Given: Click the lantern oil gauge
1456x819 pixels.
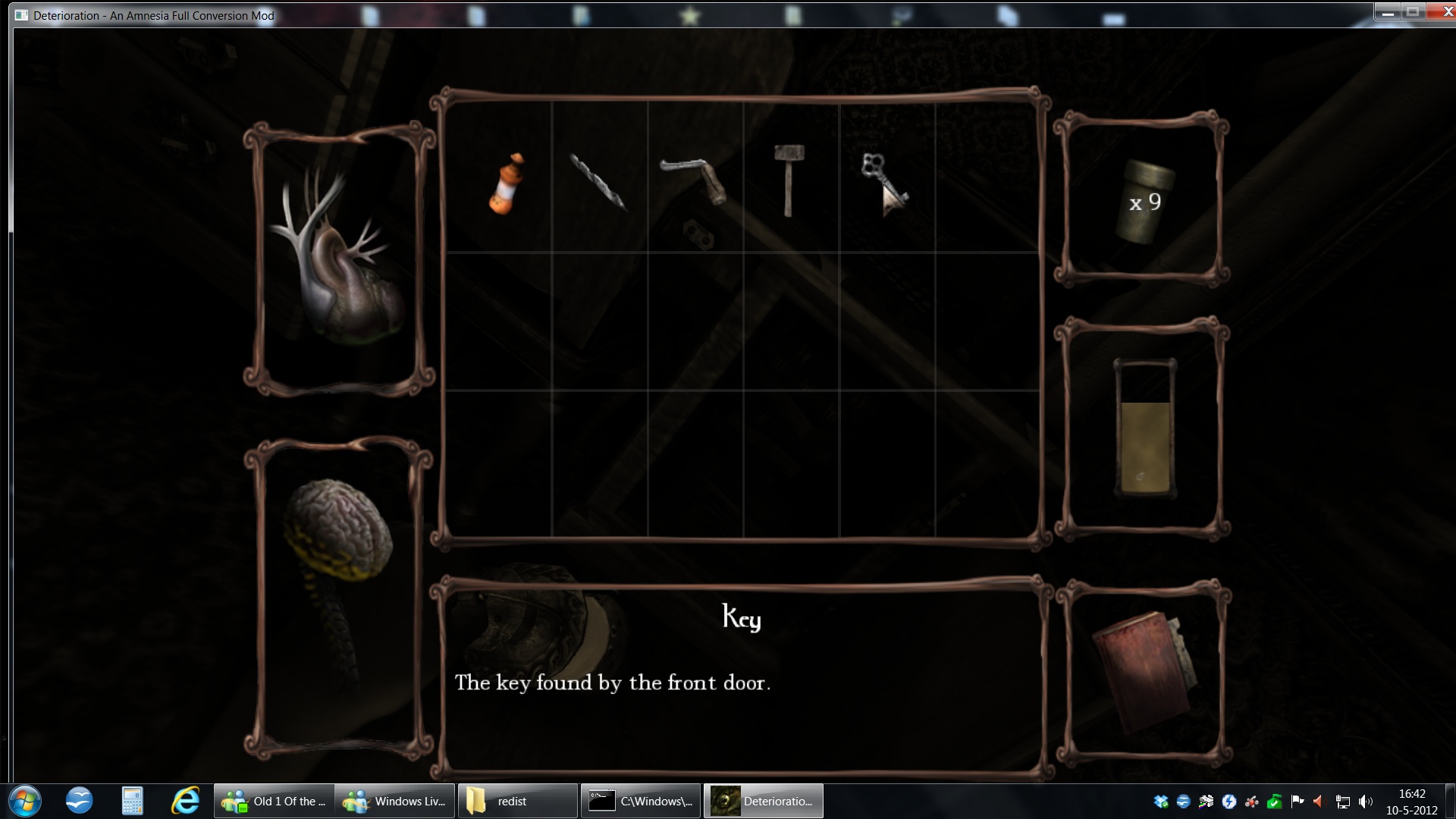Looking at the screenshot, I should point(1144,429).
